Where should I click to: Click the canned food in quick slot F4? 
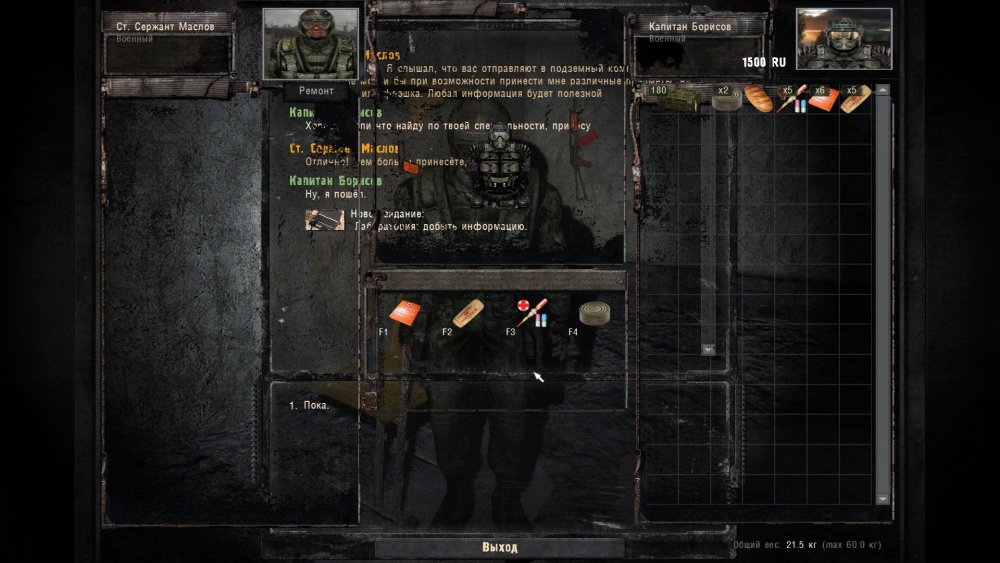pos(594,313)
